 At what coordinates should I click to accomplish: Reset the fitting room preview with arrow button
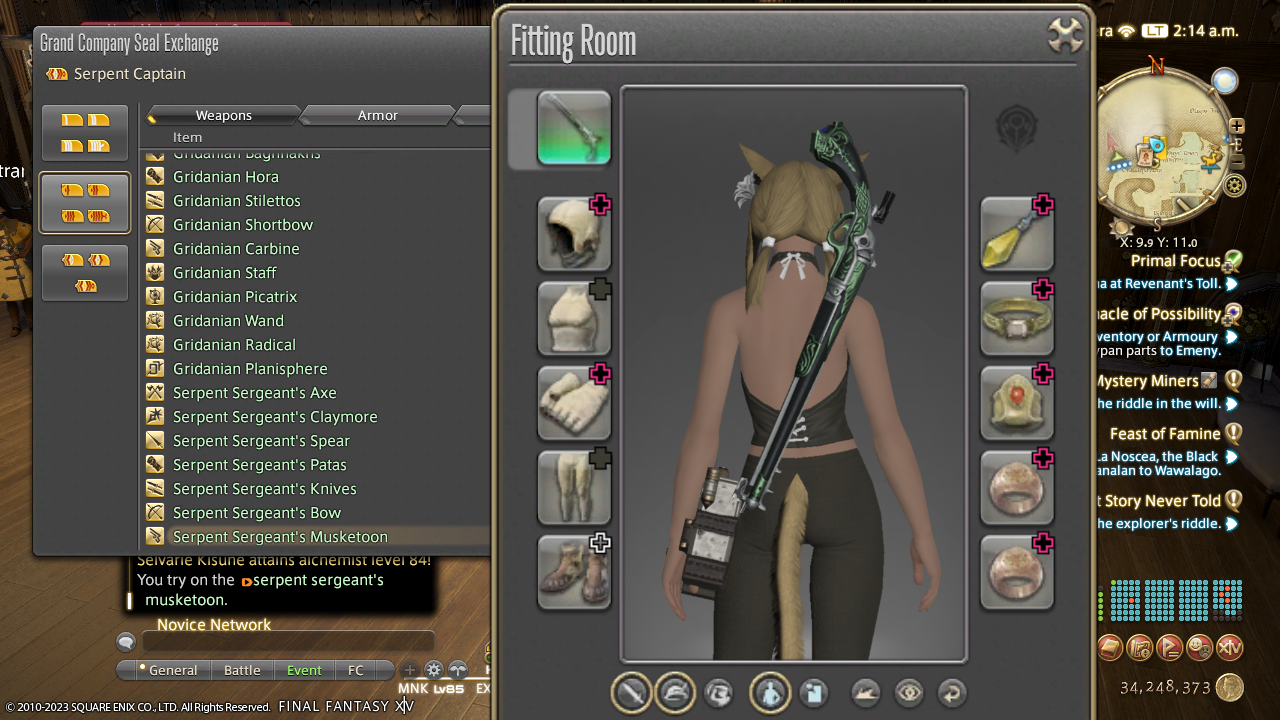(x=952, y=692)
